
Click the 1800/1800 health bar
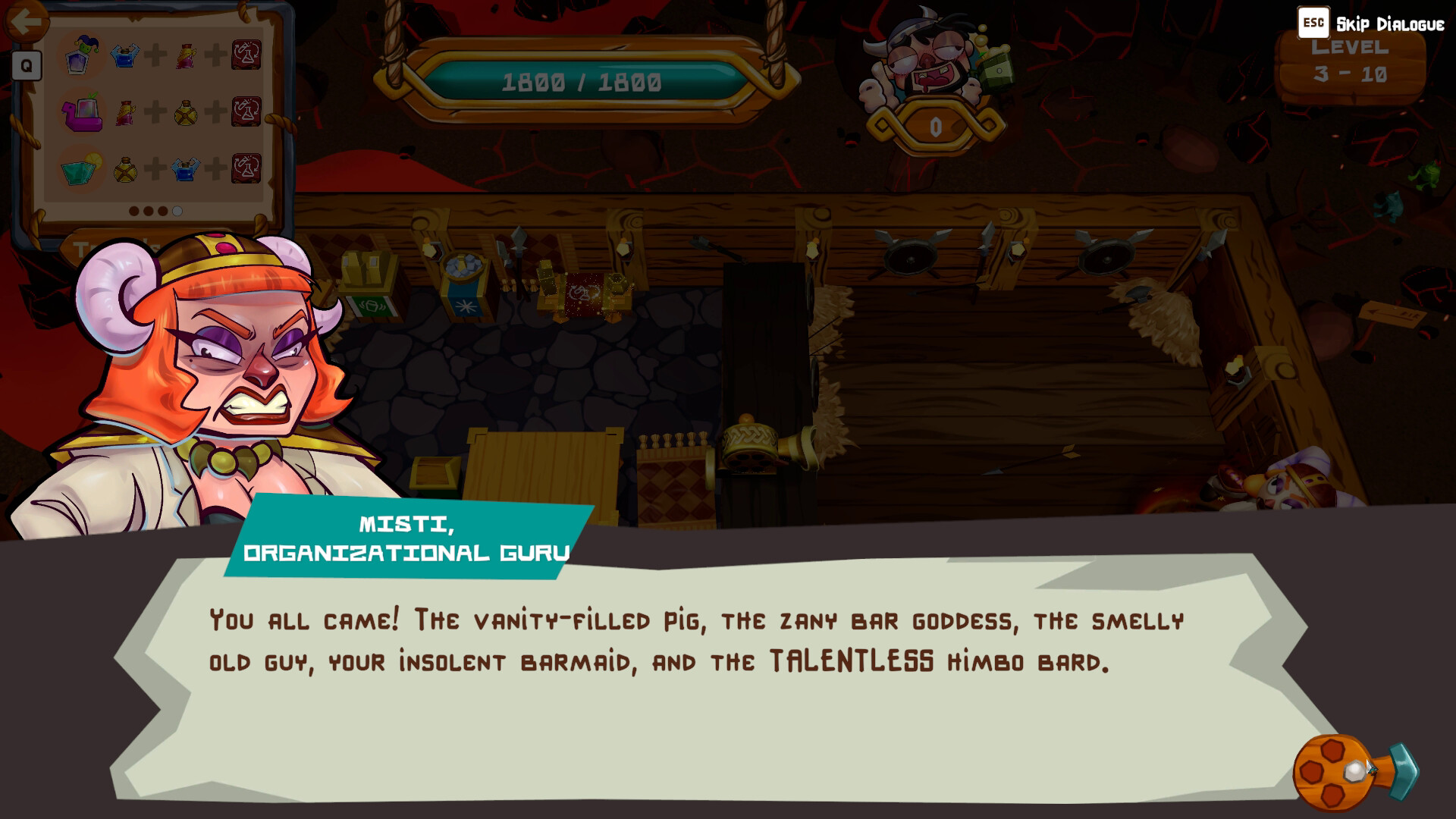[584, 77]
